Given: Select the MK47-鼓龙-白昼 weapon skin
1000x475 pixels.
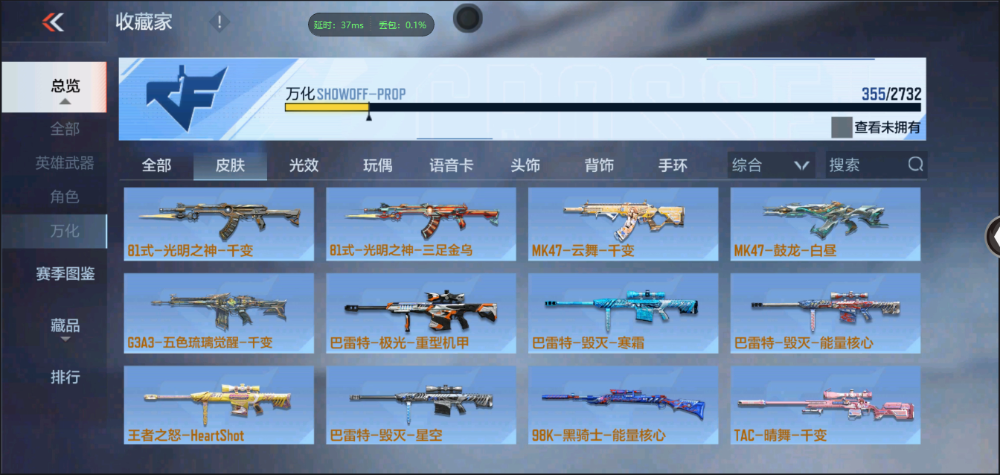Looking at the screenshot, I should coord(825,223).
